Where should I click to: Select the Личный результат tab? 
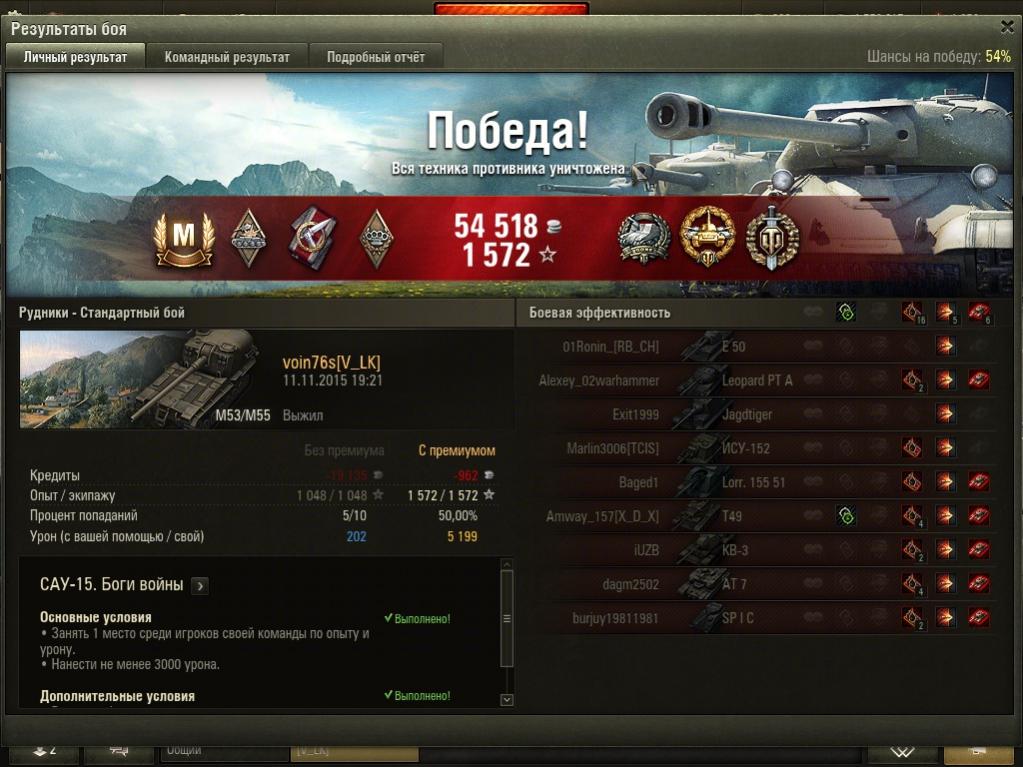pos(75,57)
